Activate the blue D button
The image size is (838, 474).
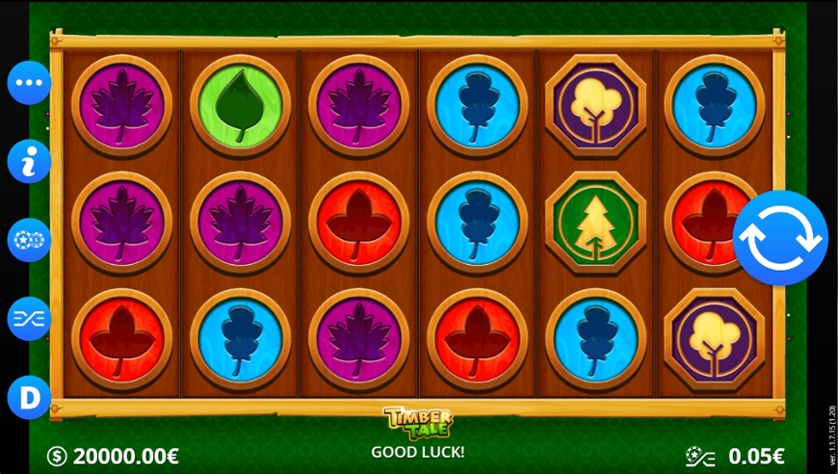(29, 398)
